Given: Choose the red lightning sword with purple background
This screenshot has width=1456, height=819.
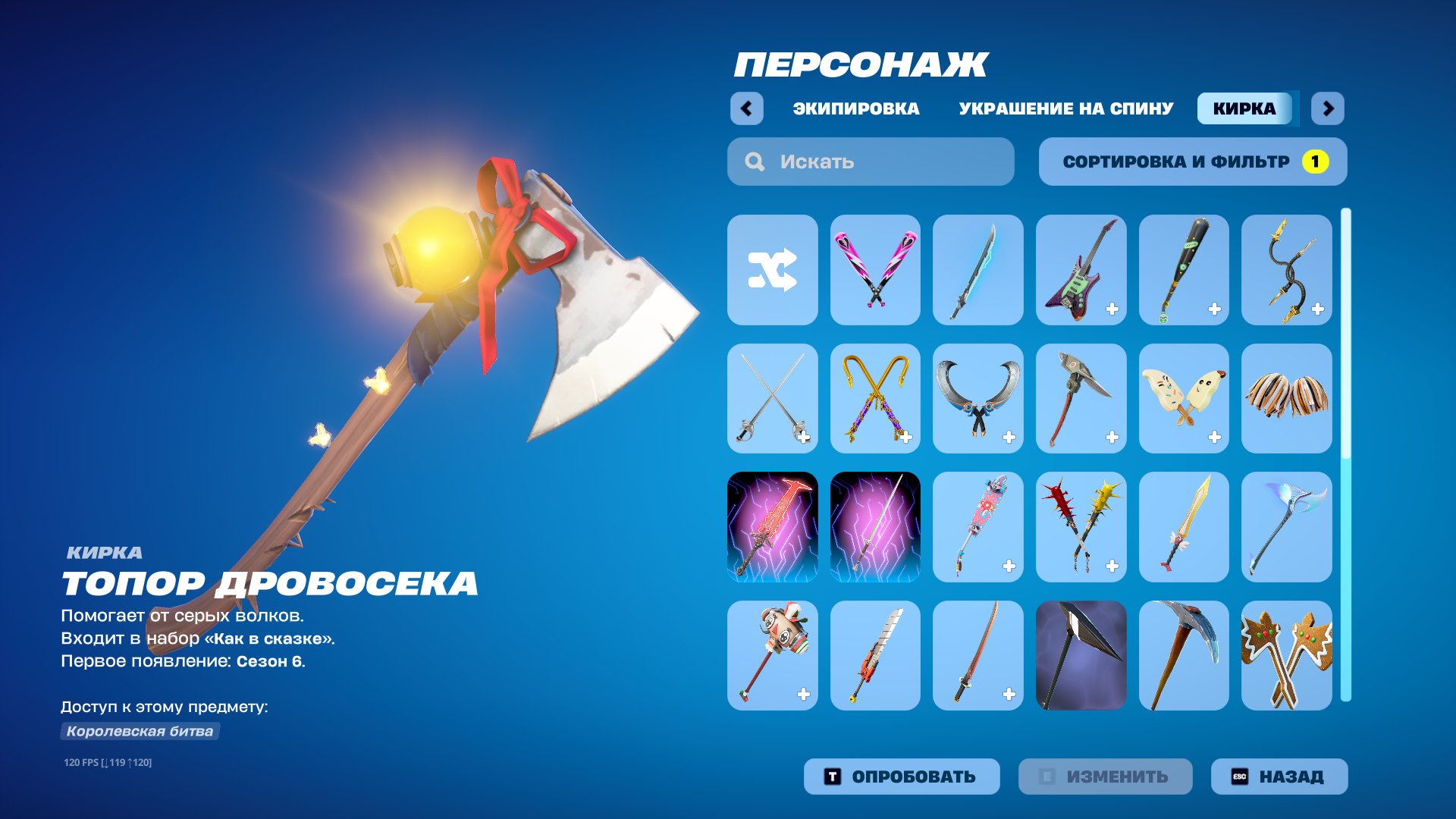Looking at the screenshot, I should [x=771, y=526].
